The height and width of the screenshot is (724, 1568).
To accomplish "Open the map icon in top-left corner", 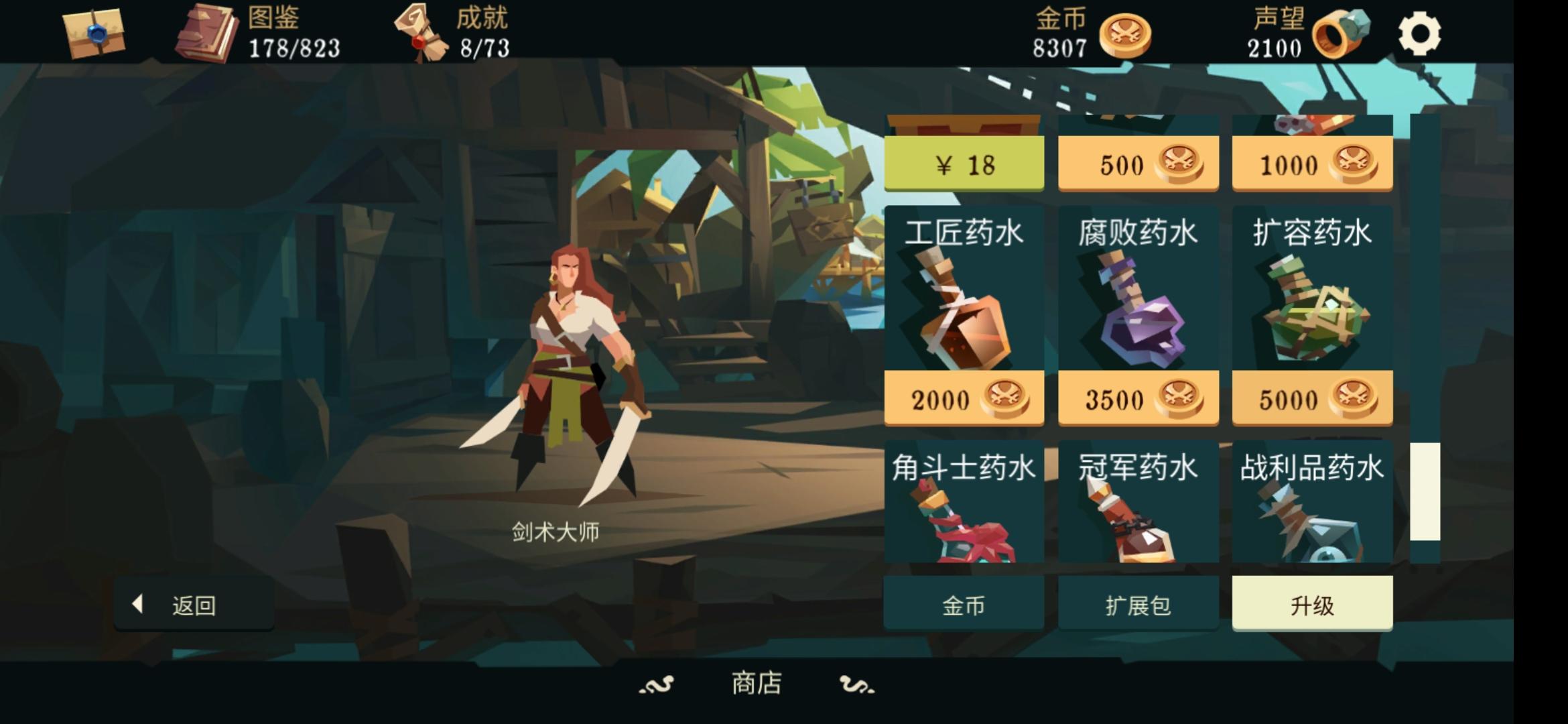I will (x=94, y=35).
